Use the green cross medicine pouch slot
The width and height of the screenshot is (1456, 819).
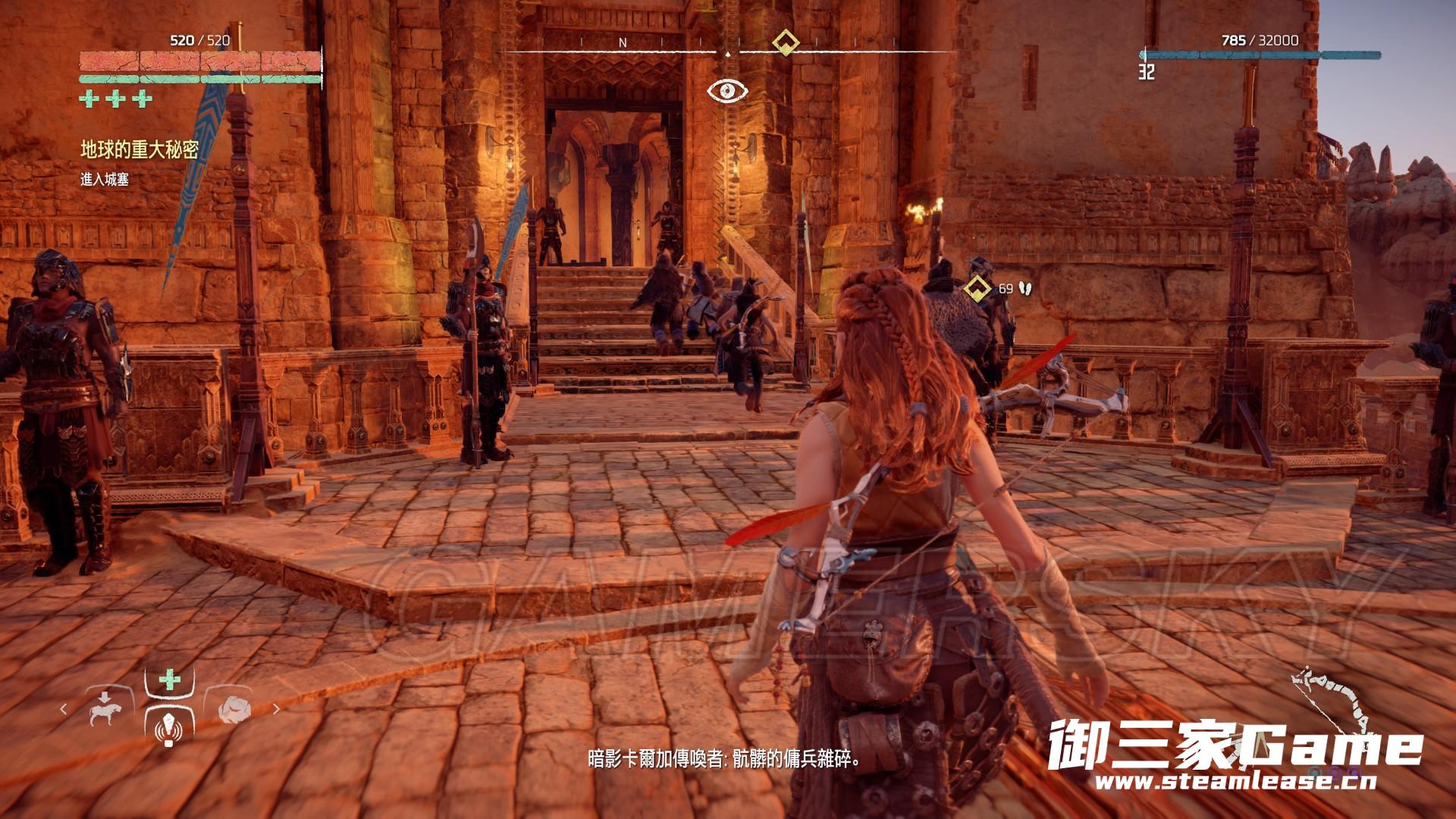pyautogui.click(x=170, y=680)
